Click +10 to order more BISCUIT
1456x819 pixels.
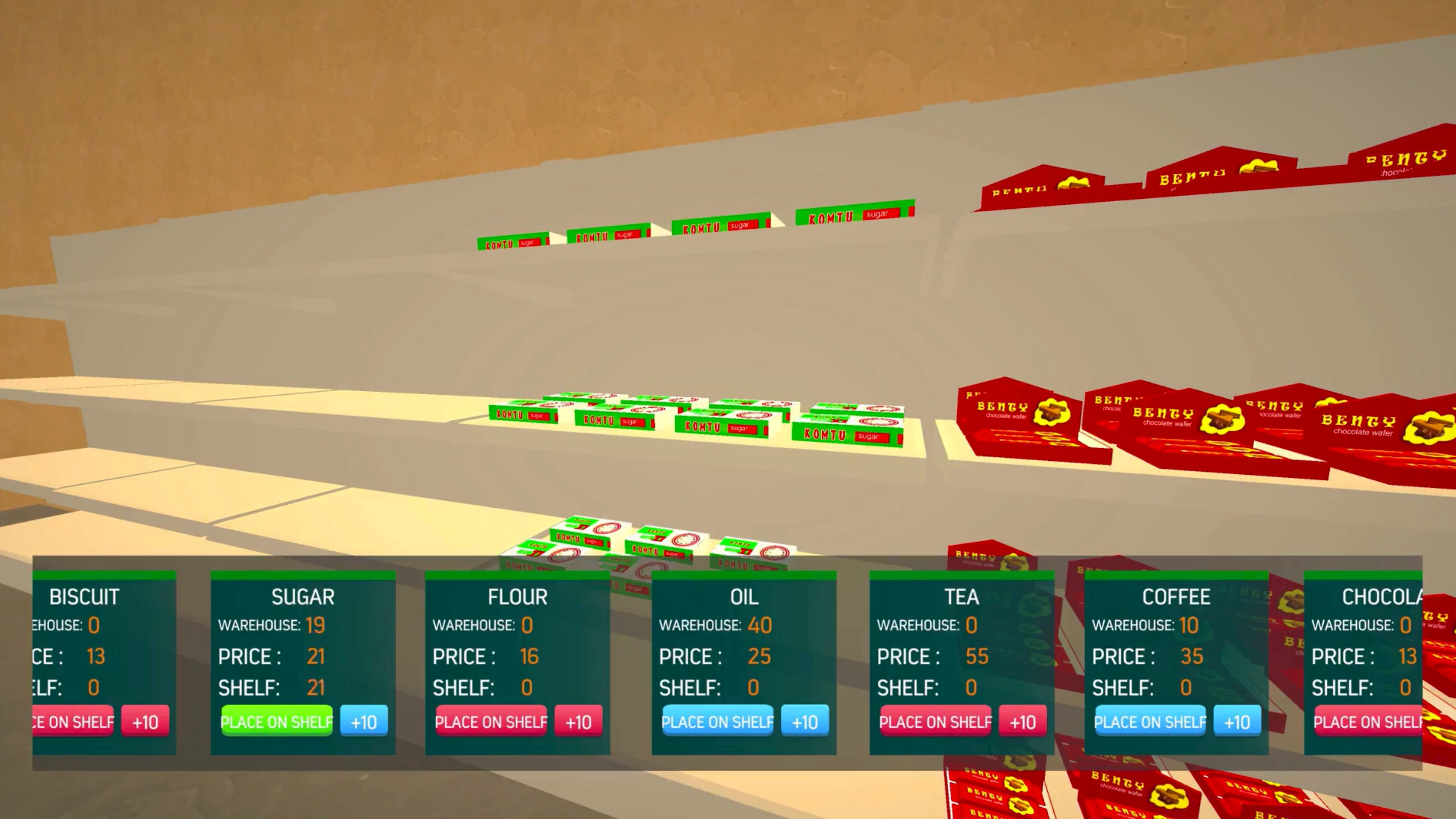point(146,722)
